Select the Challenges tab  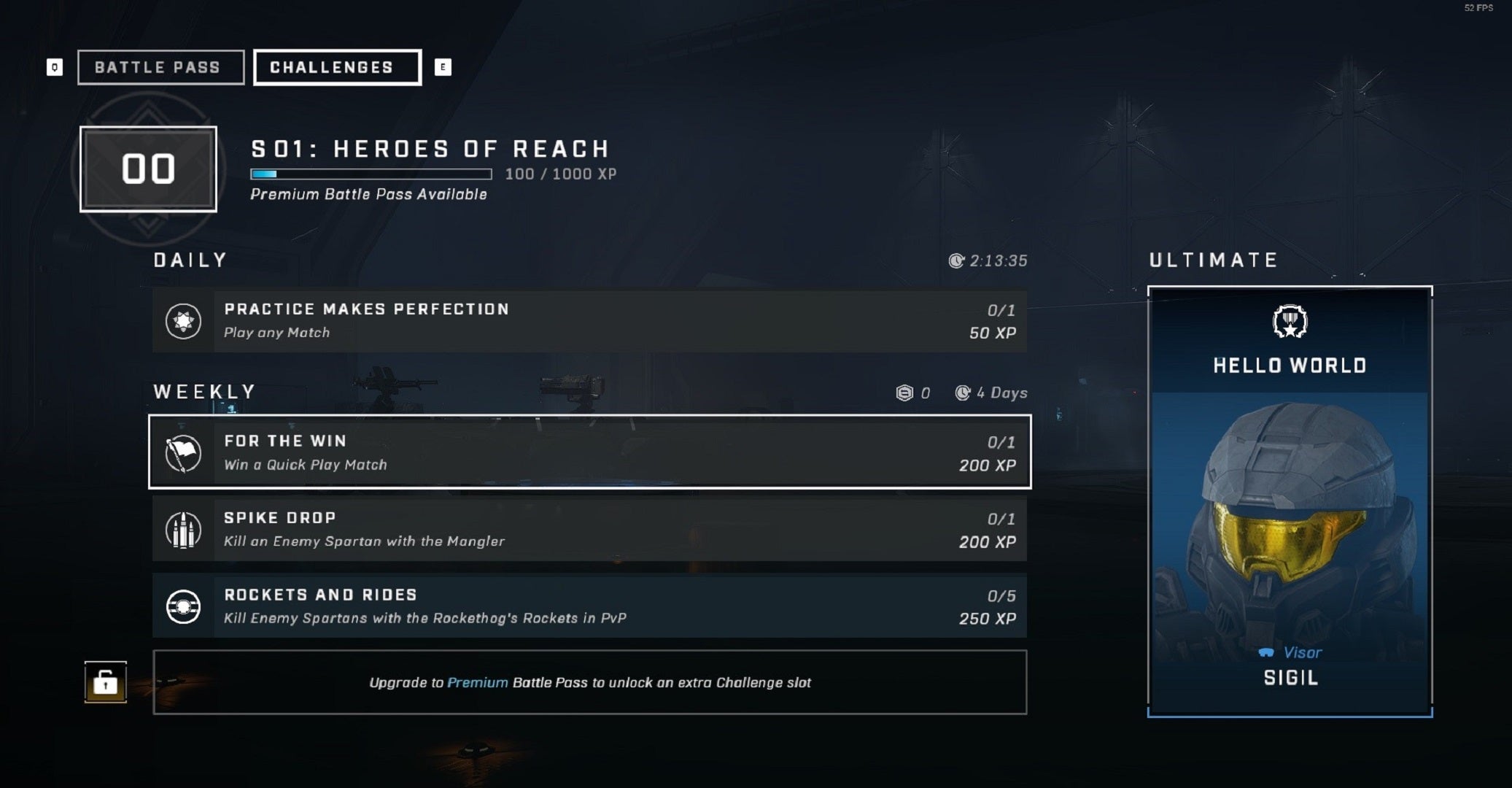coord(336,67)
